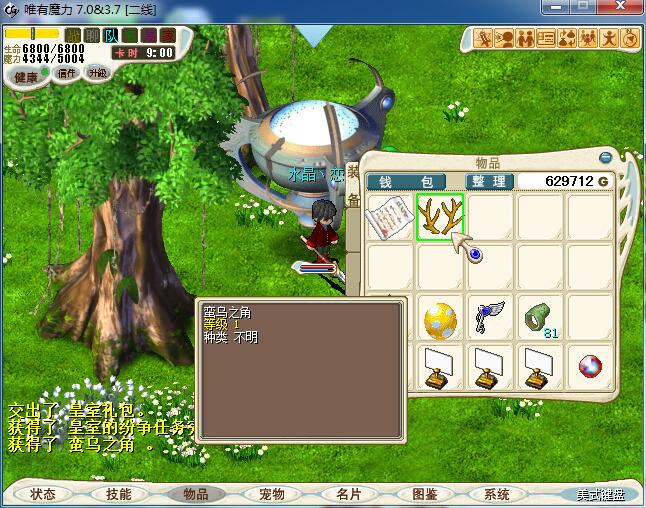646x508 pixels.
Task: Open the 系统 system menu
Action: [x=497, y=494]
